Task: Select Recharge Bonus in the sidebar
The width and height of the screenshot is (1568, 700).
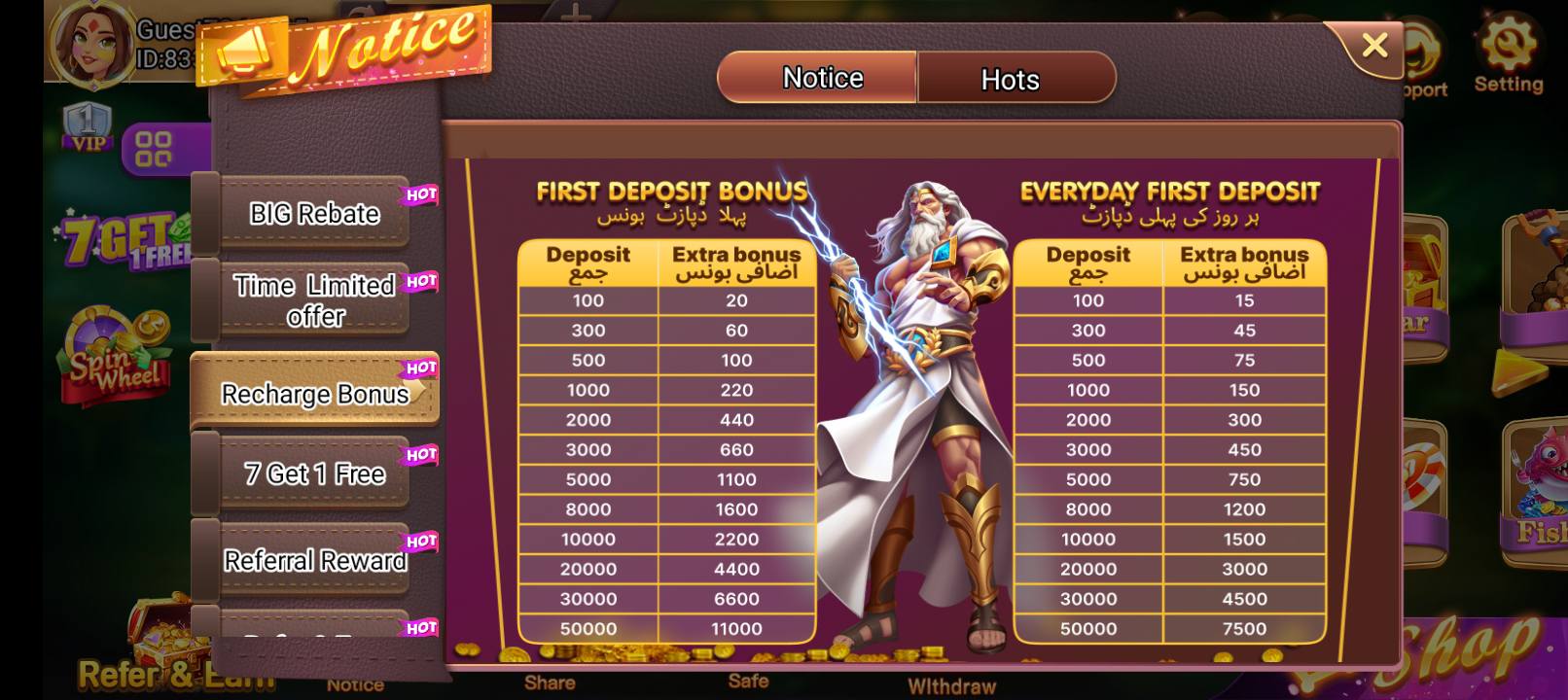Action: [x=314, y=394]
